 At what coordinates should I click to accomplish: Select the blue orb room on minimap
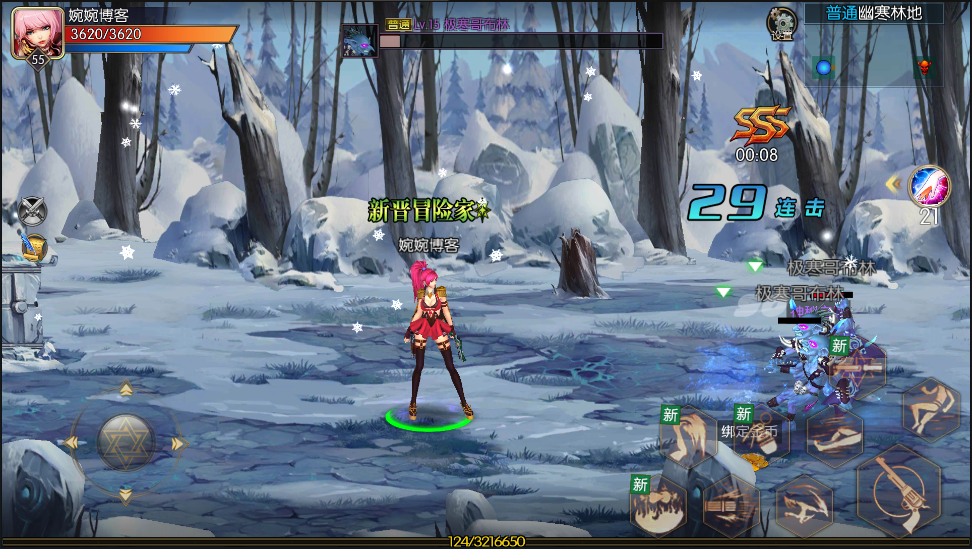tap(823, 67)
